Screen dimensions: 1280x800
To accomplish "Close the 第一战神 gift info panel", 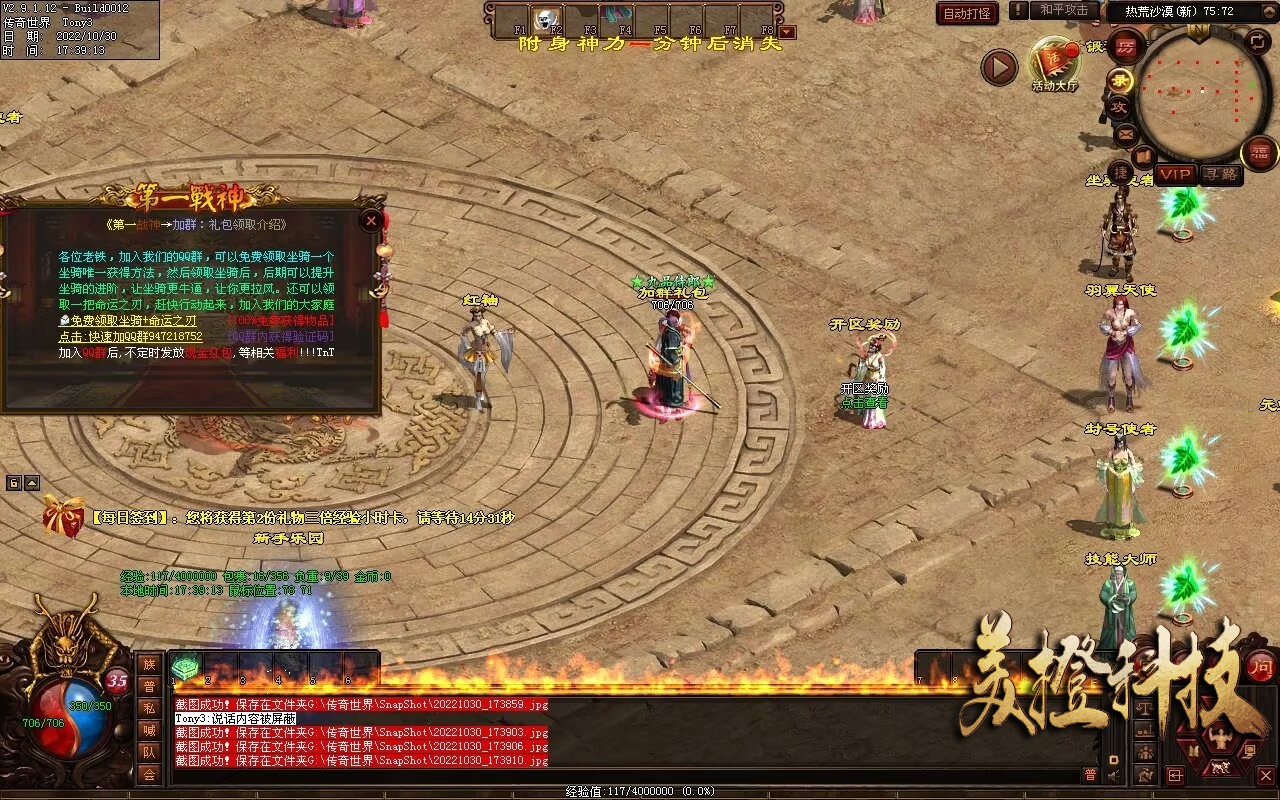I will point(371,220).
